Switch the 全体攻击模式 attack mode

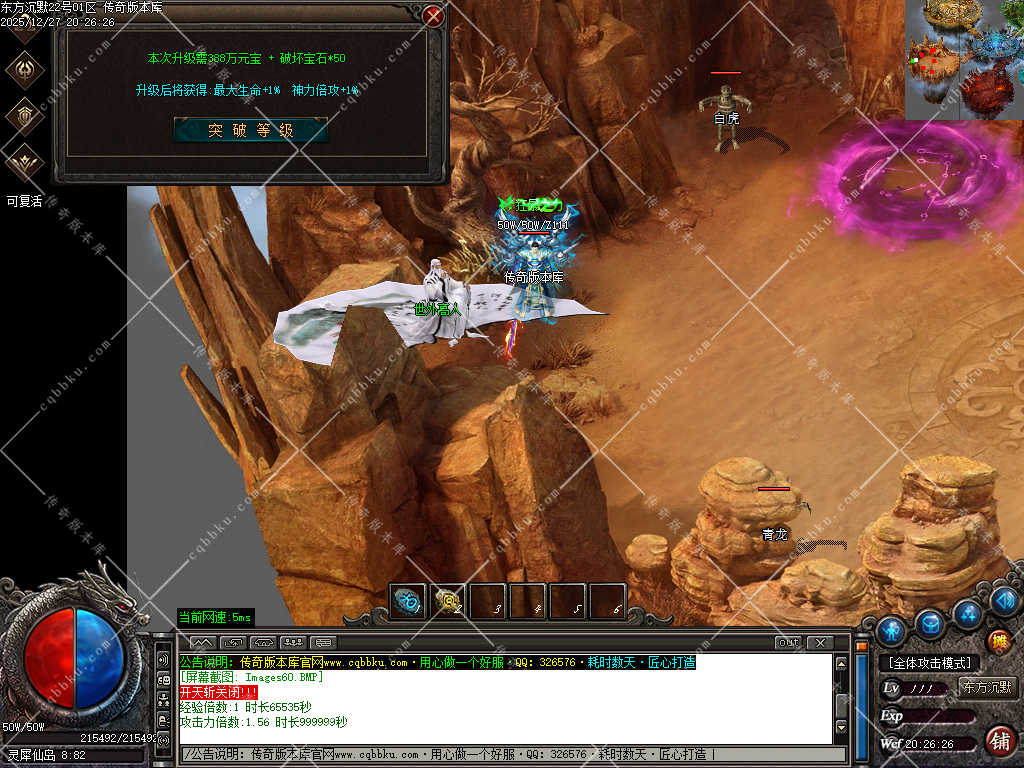[x=929, y=663]
